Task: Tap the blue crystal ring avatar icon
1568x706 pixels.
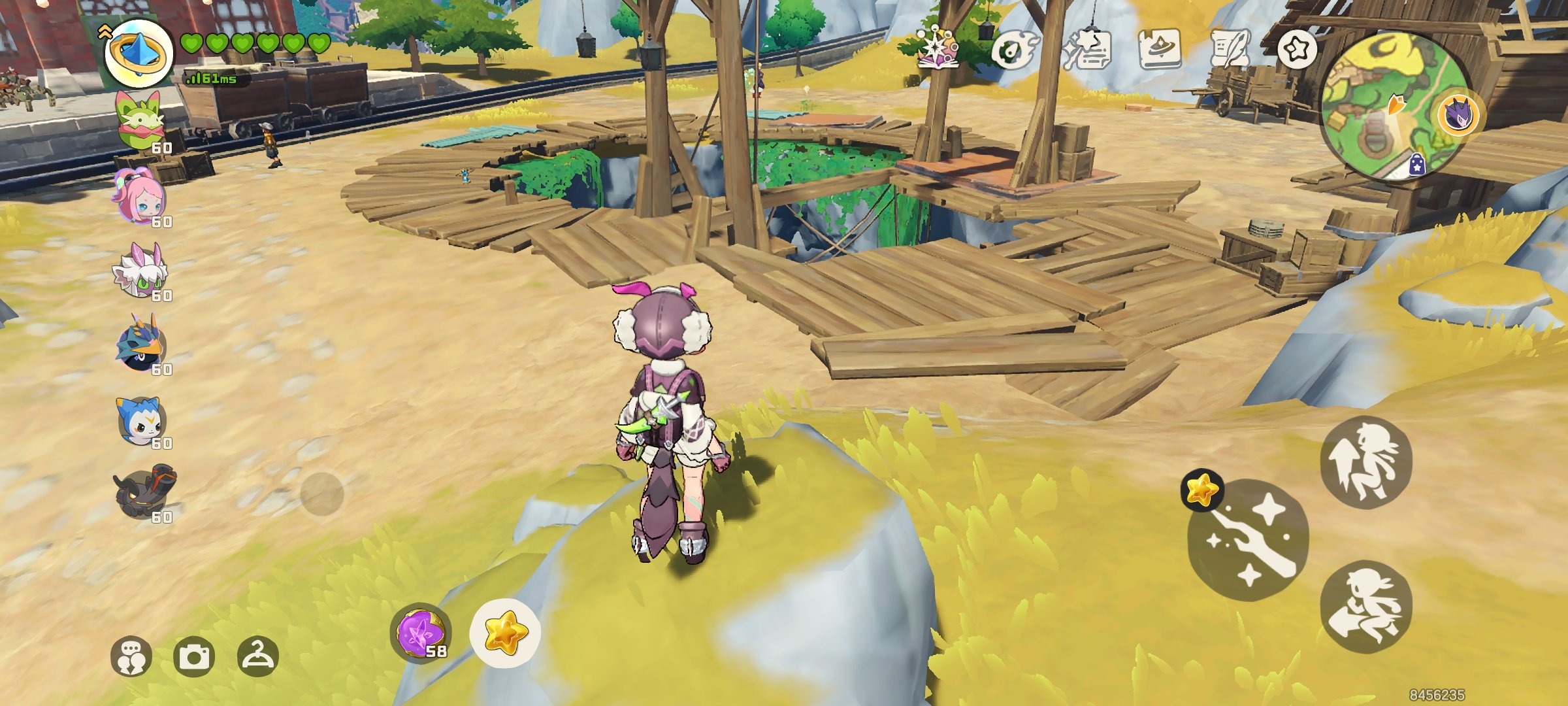Action: point(139,53)
